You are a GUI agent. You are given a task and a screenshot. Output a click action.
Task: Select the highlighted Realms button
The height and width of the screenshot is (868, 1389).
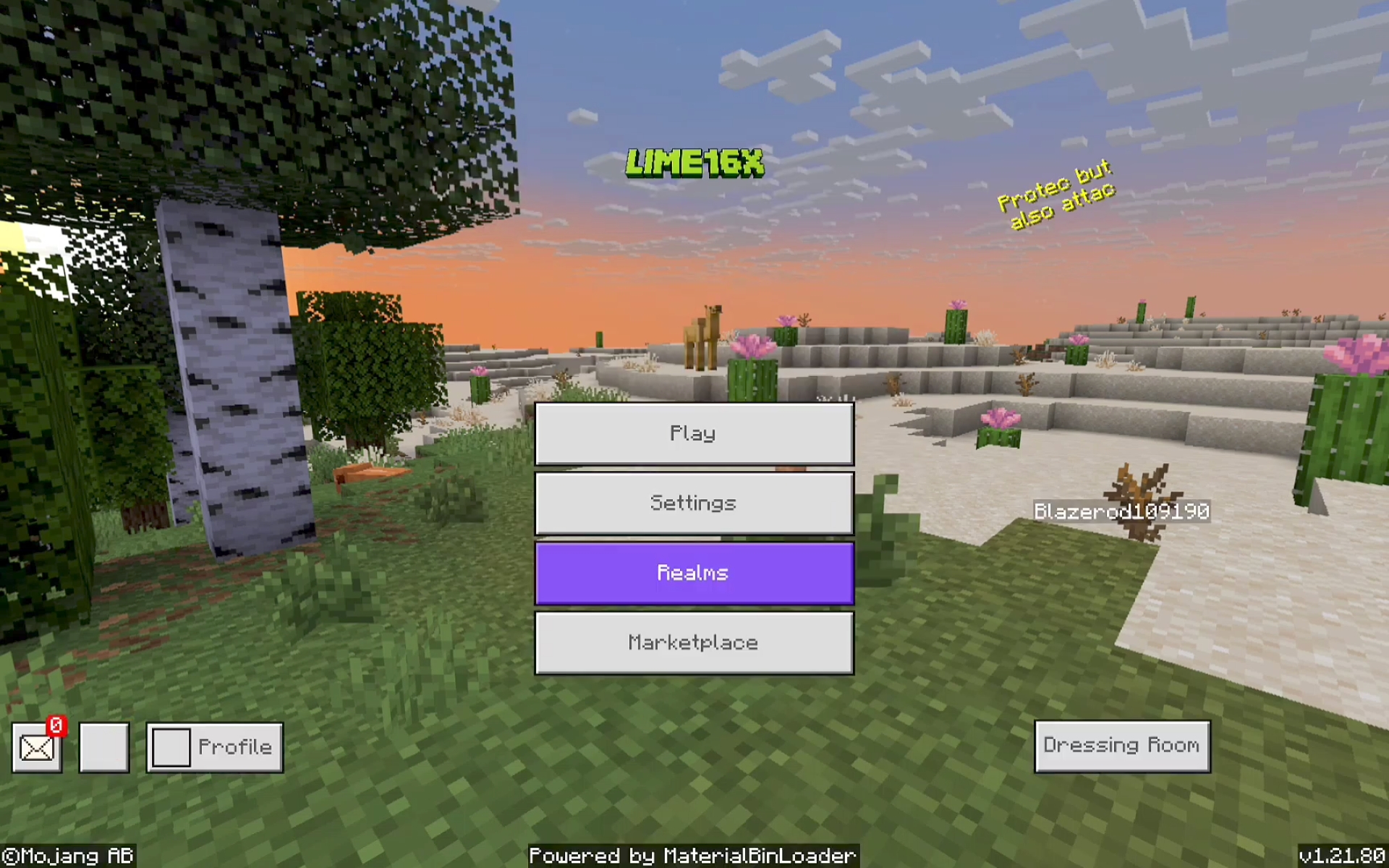(x=694, y=573)
